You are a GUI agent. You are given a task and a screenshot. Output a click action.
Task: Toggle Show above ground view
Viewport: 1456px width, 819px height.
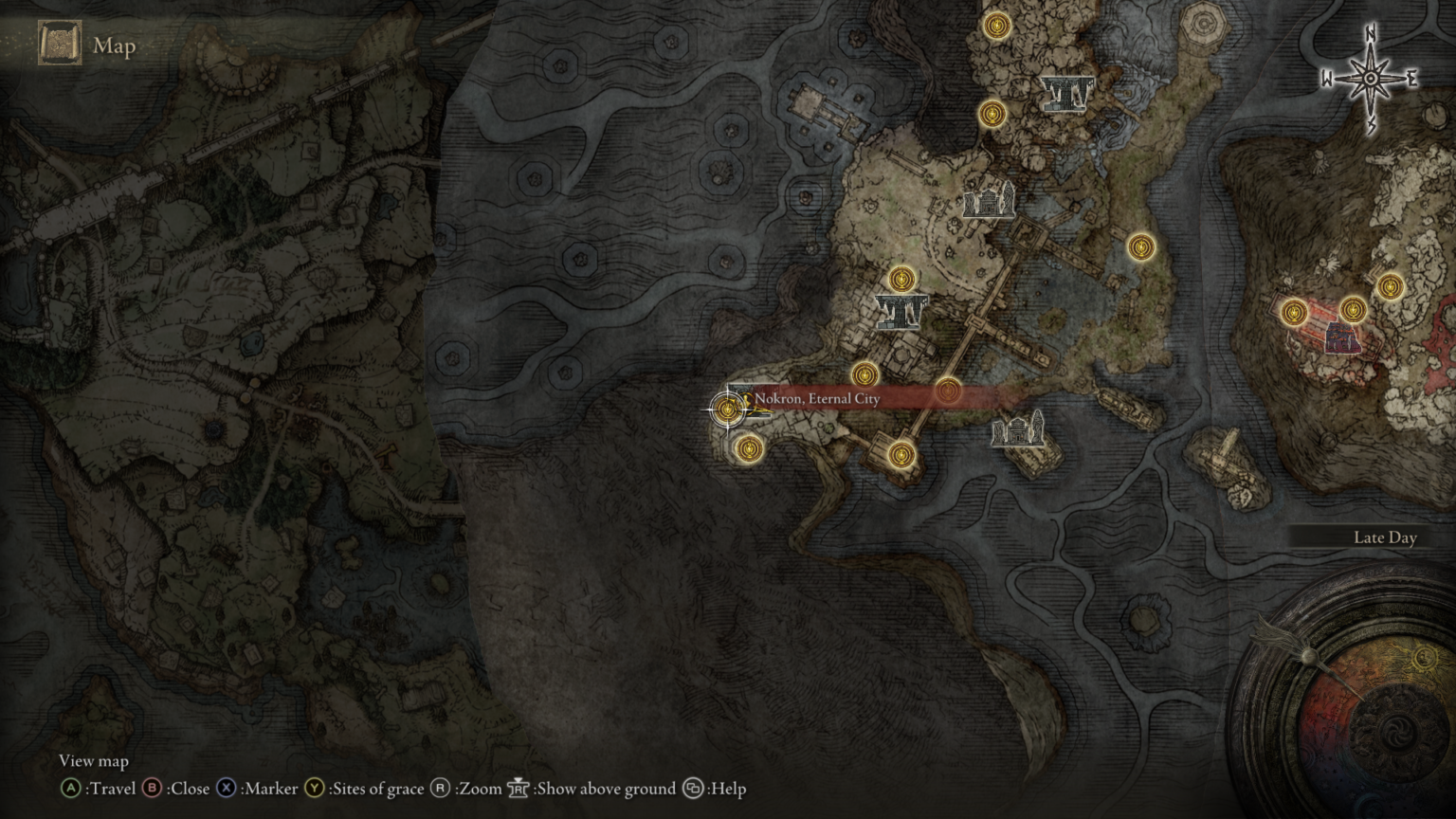[518, 788]
